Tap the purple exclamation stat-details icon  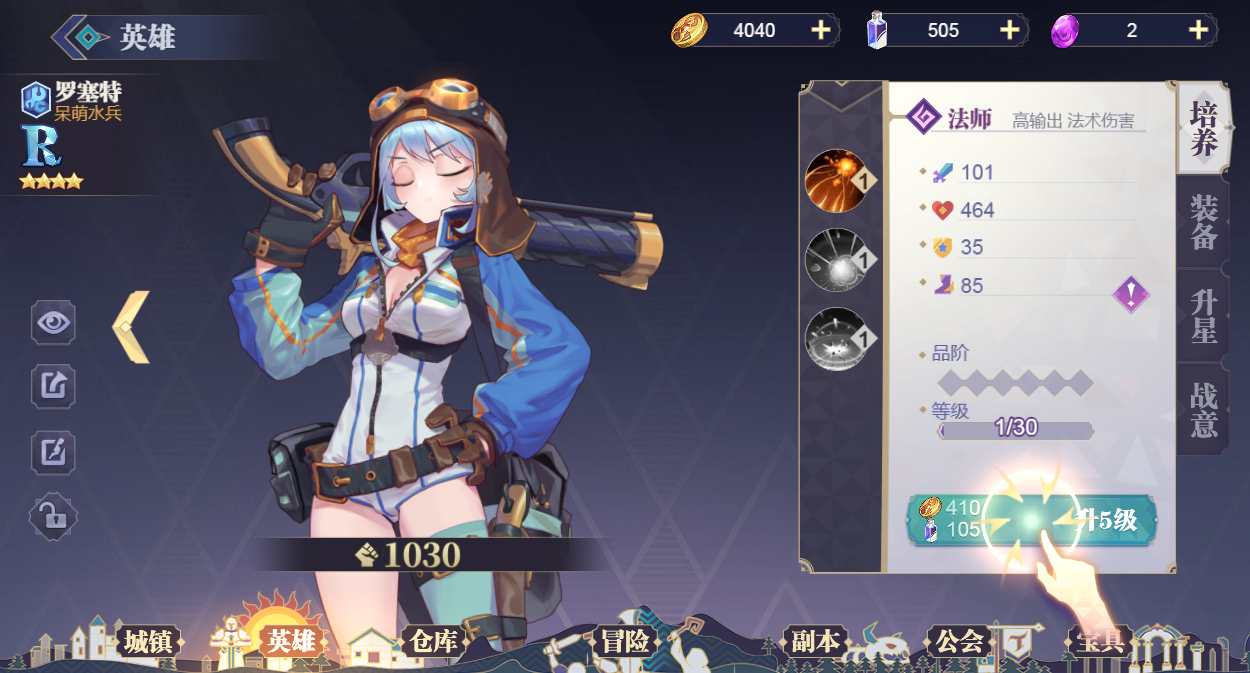coord(1131,295)
